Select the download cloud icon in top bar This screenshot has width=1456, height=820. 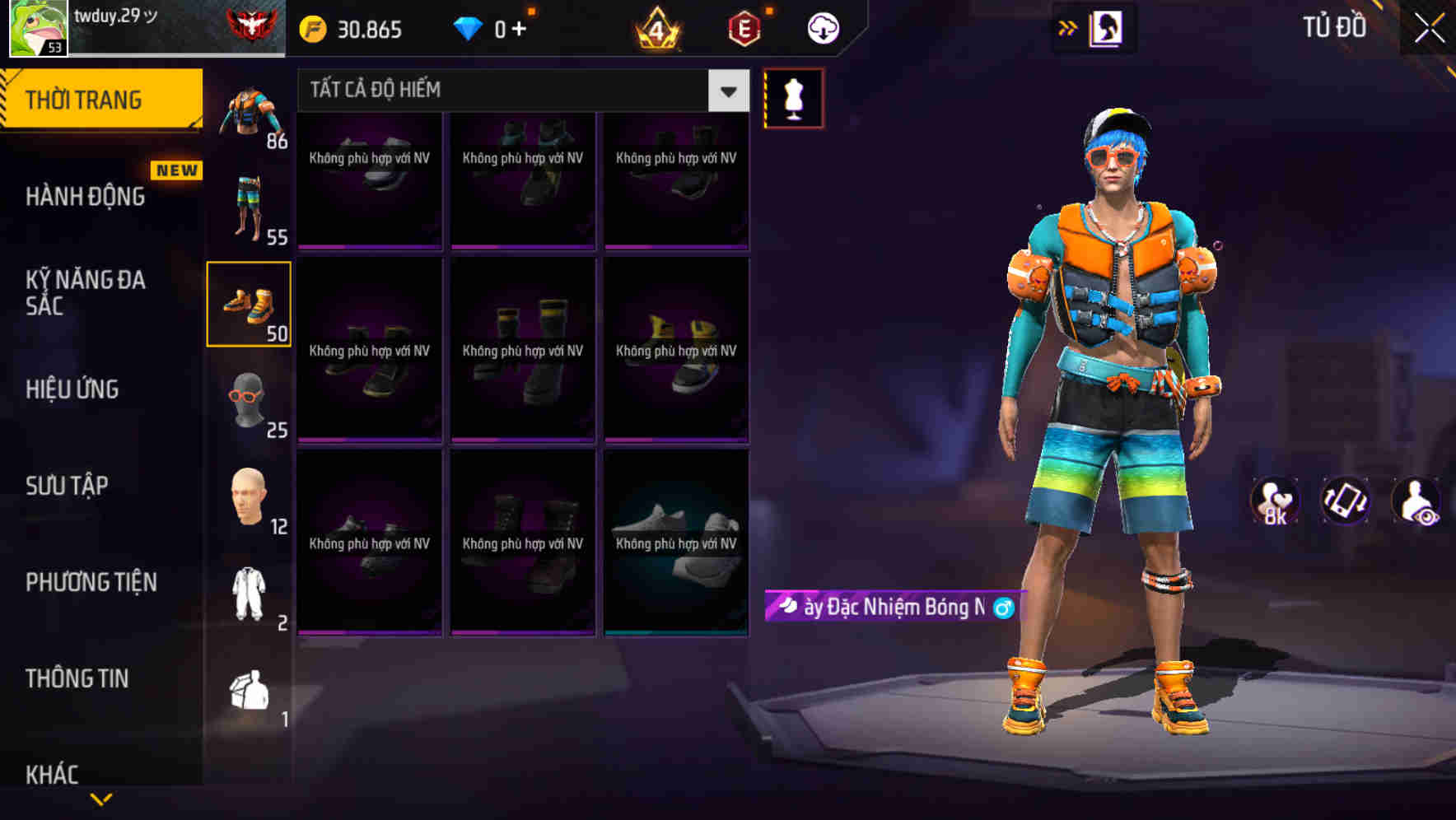pos(824,26)
